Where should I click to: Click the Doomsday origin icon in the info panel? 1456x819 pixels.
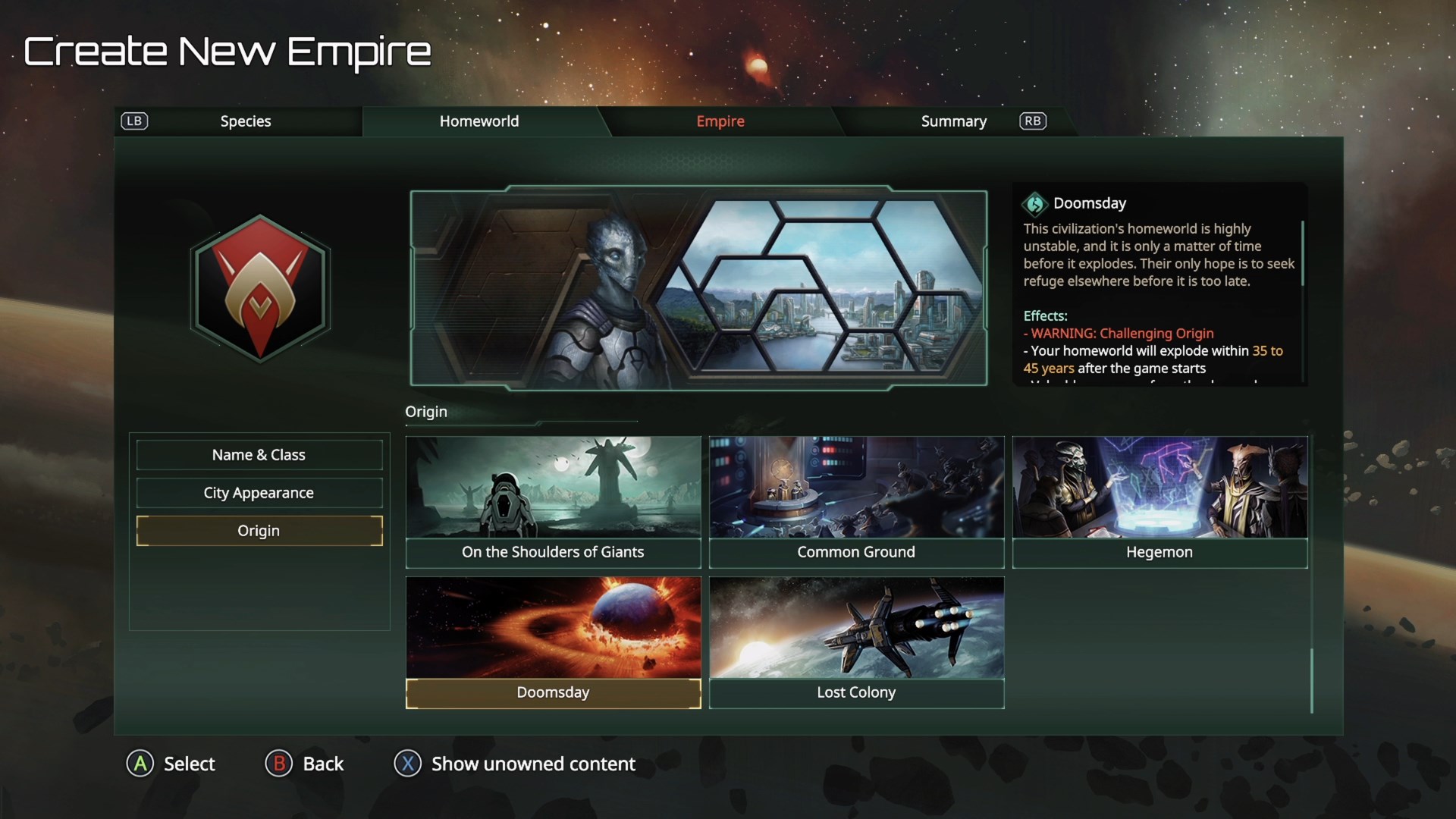click(x=1034, y=203)
